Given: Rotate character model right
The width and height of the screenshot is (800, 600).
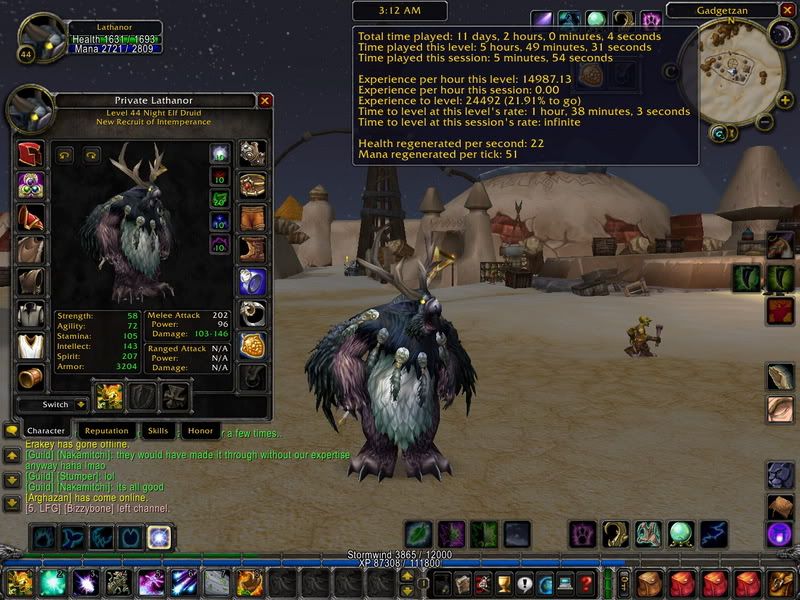Looking at the screenshot, I should click(91, 155).
